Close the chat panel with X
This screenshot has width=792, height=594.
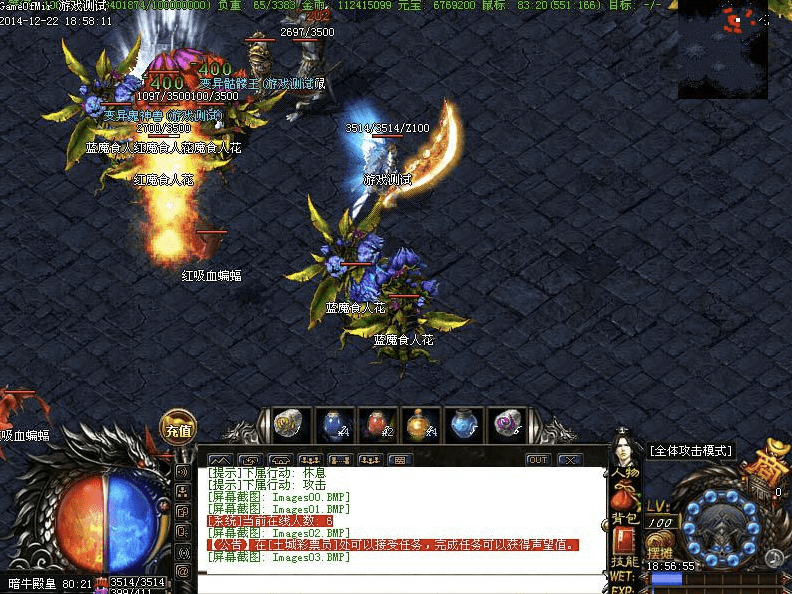[x=570, y=460]
